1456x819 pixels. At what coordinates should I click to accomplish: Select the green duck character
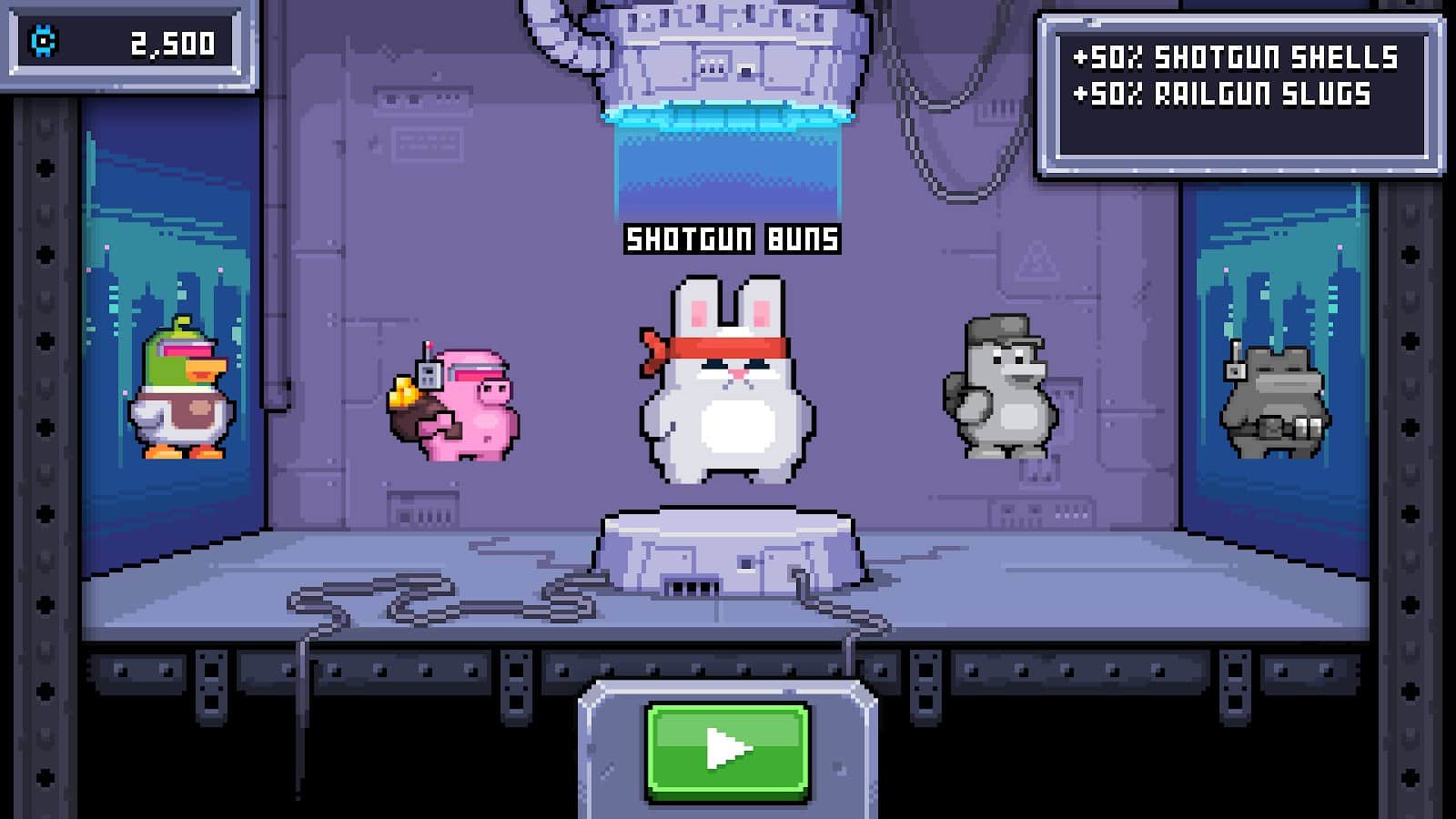pos(180,391)
